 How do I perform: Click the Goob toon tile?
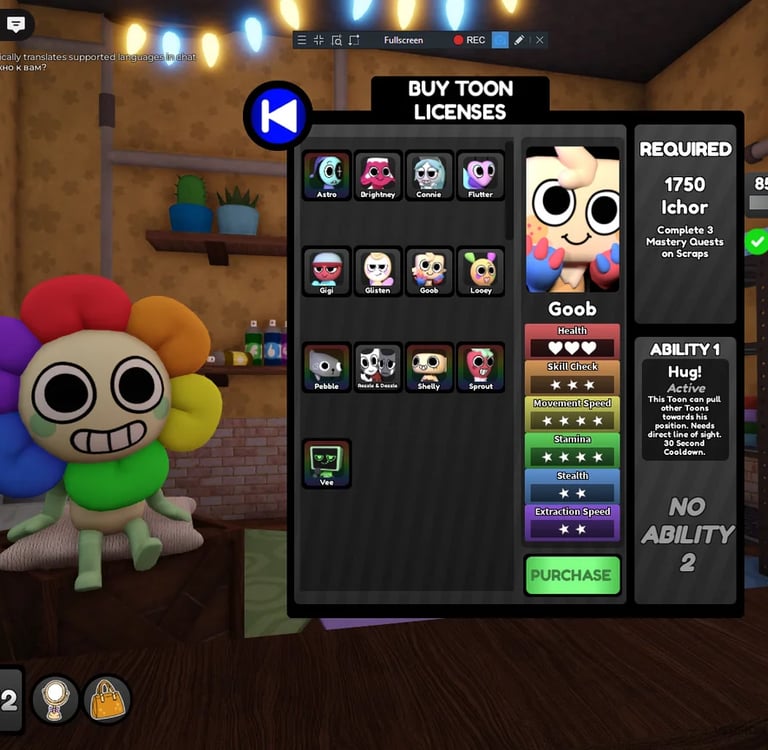click(x=429, y=271)
